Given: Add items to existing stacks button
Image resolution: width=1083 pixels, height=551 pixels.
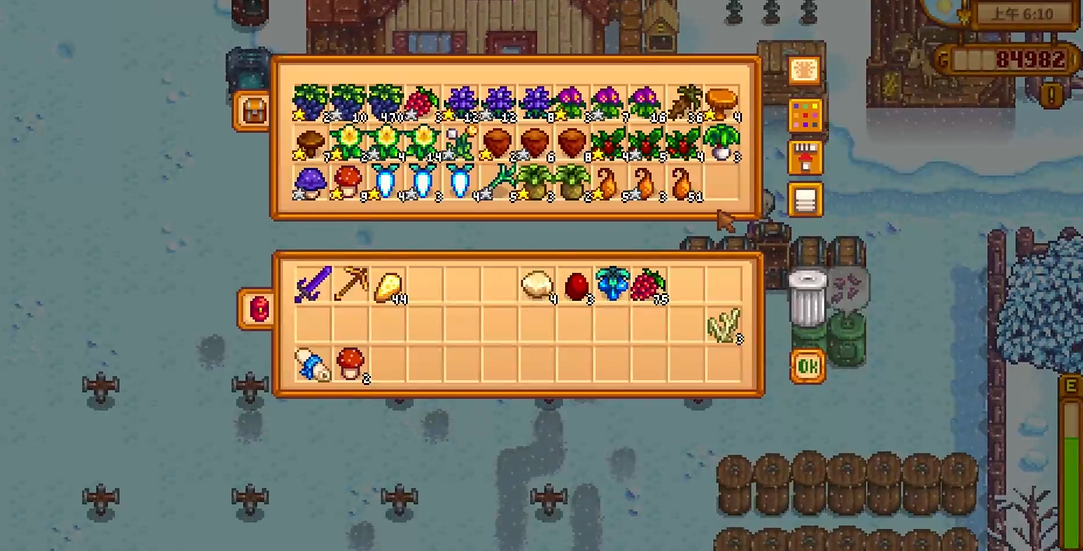Looking at the screenshot, I should tap(804, 157).
